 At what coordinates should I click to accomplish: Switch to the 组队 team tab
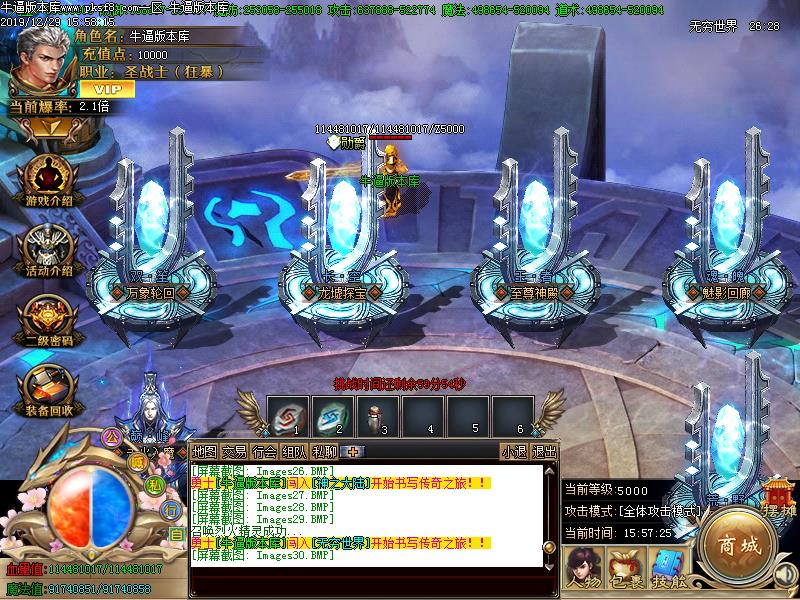pos(294,452)
